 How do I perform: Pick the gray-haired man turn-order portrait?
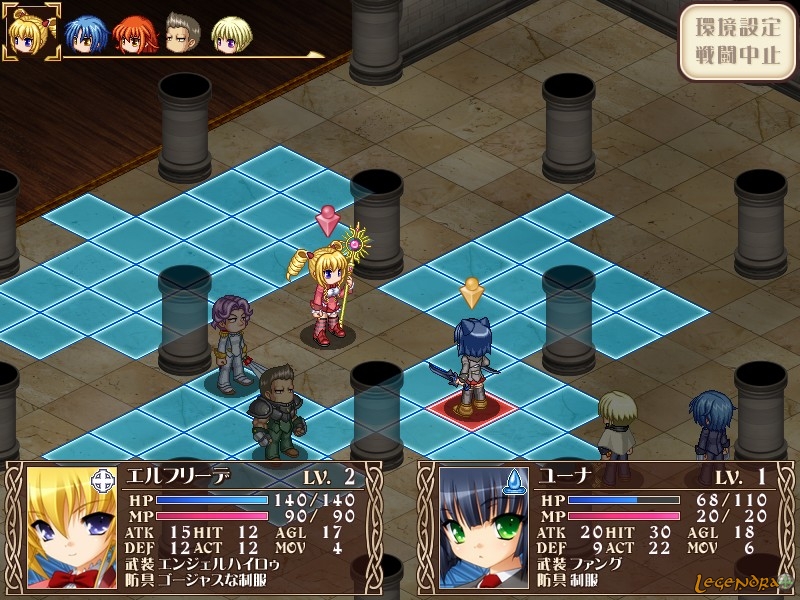[x=182, y=34]
